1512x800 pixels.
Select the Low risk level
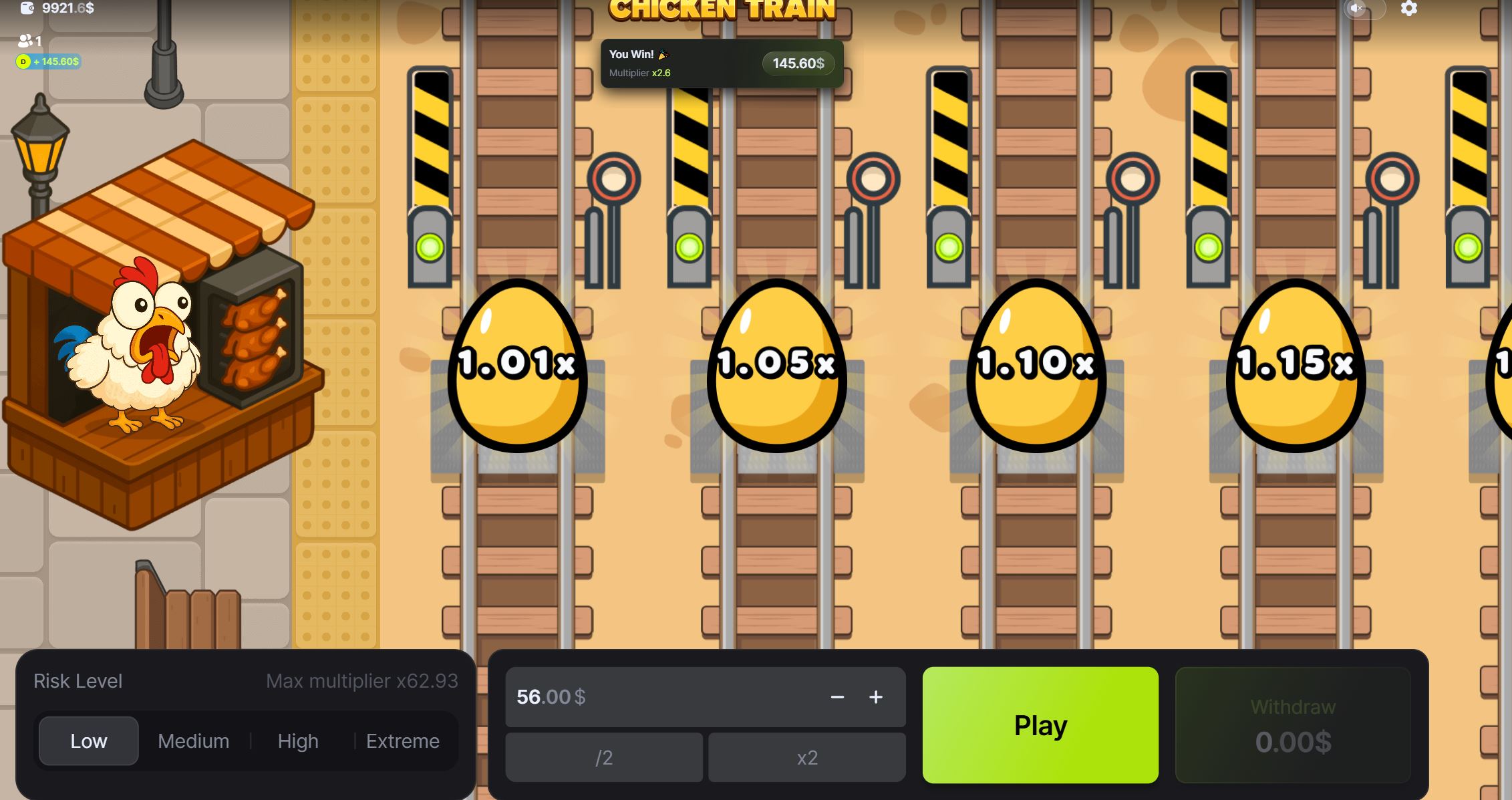tap(88, 741)
